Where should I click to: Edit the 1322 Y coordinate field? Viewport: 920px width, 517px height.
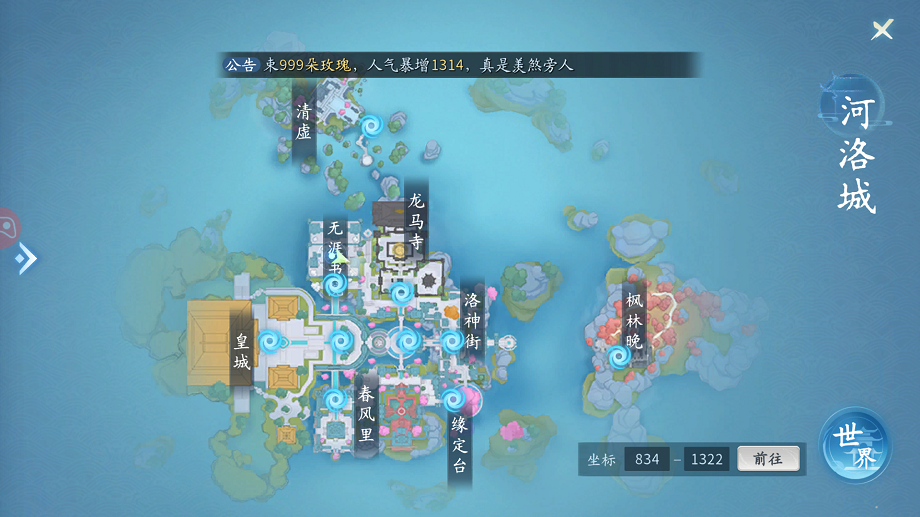[706, 459]
